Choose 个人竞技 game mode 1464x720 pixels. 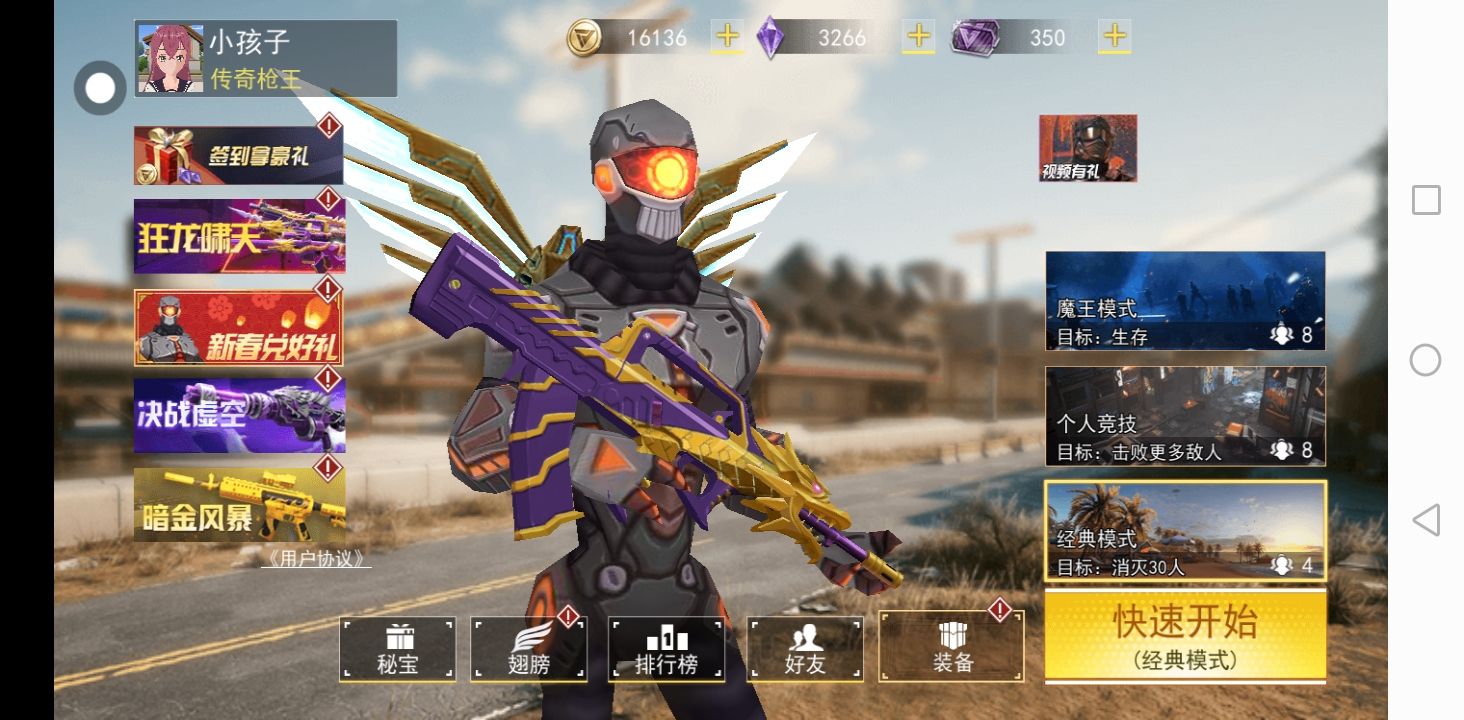(x=1185, y=416)
